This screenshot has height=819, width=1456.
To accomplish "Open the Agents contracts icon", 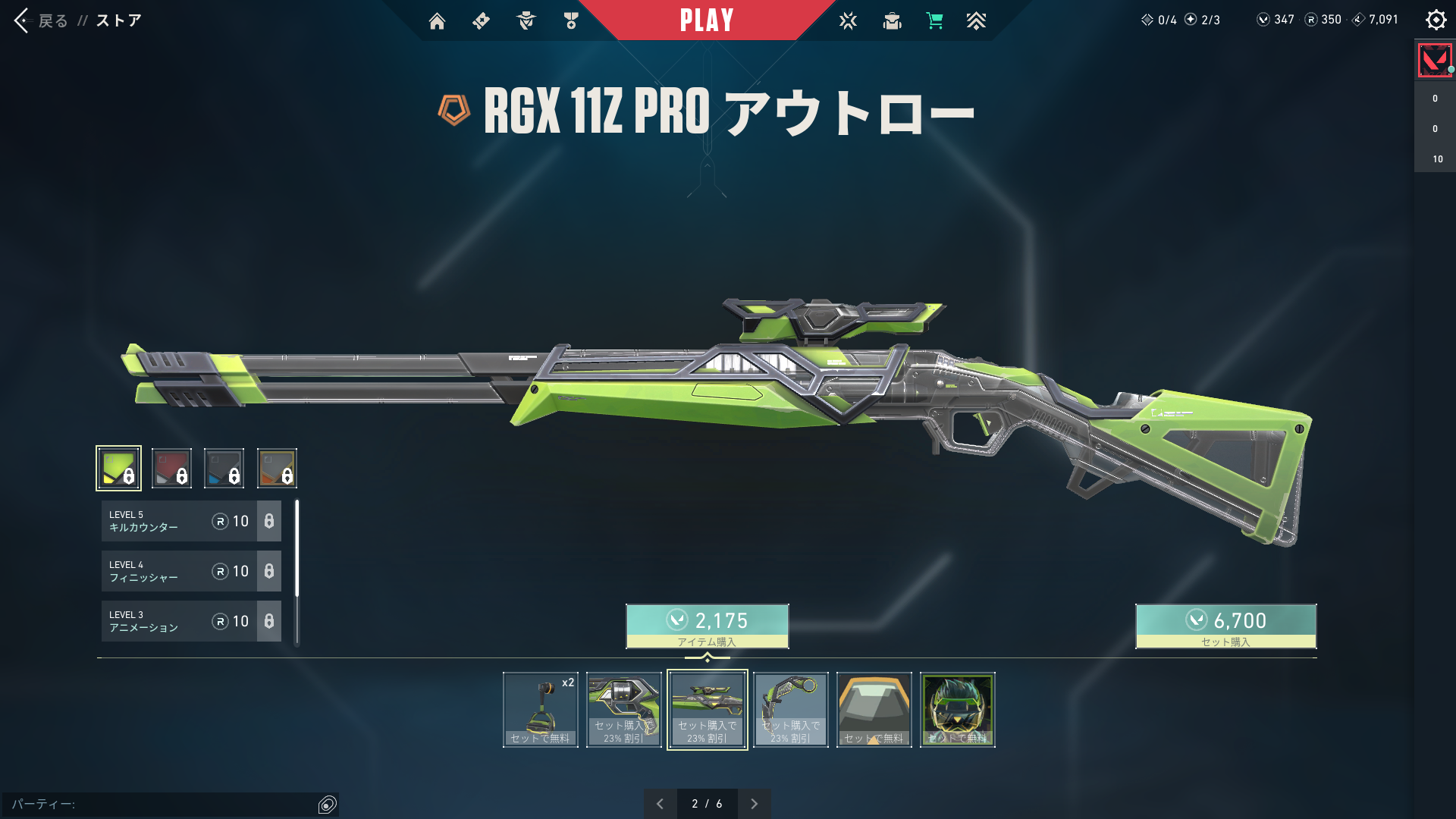I will [526, 20].
